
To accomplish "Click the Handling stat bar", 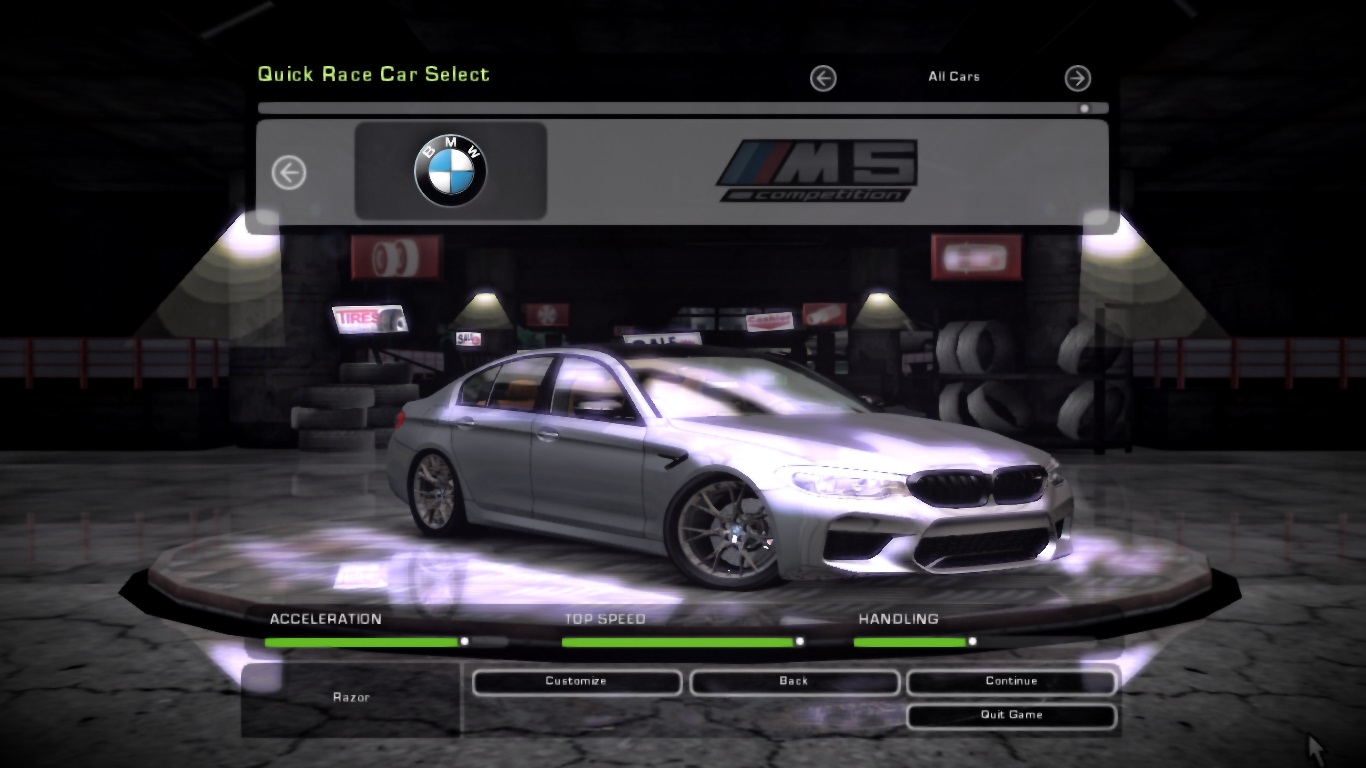I will click(x=913, y=643).
